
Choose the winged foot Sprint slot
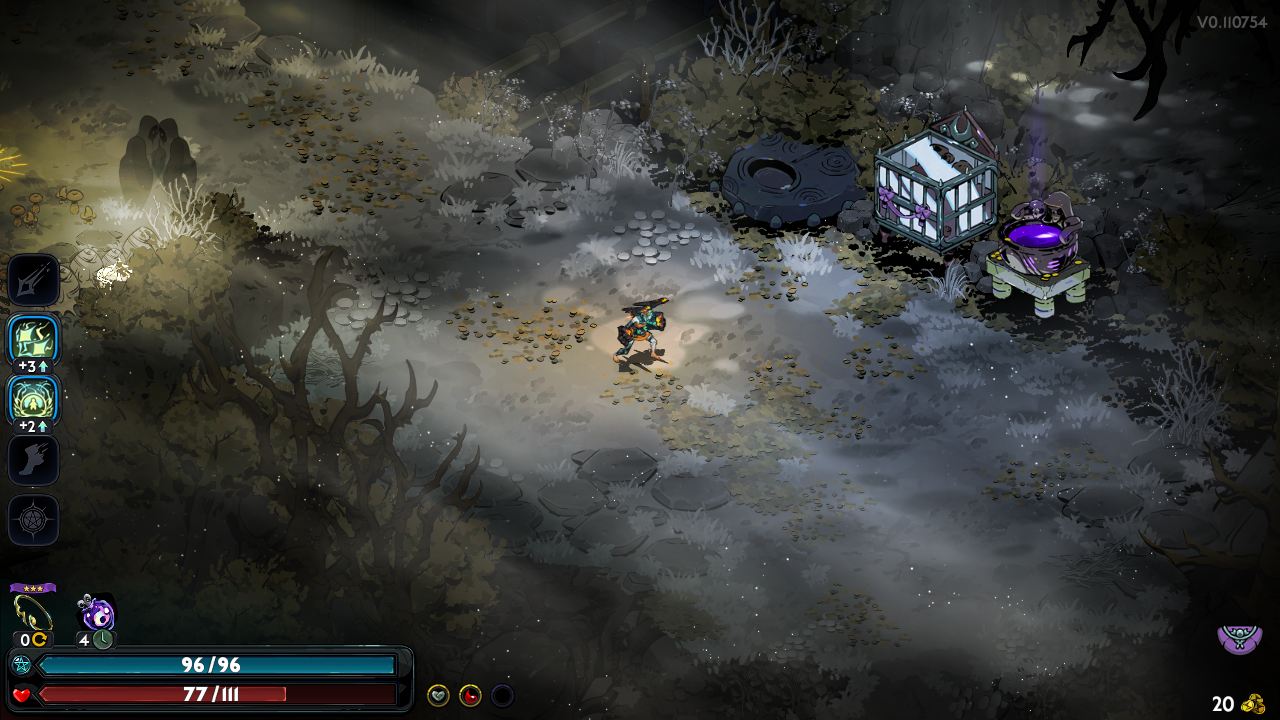click(34, 460)
